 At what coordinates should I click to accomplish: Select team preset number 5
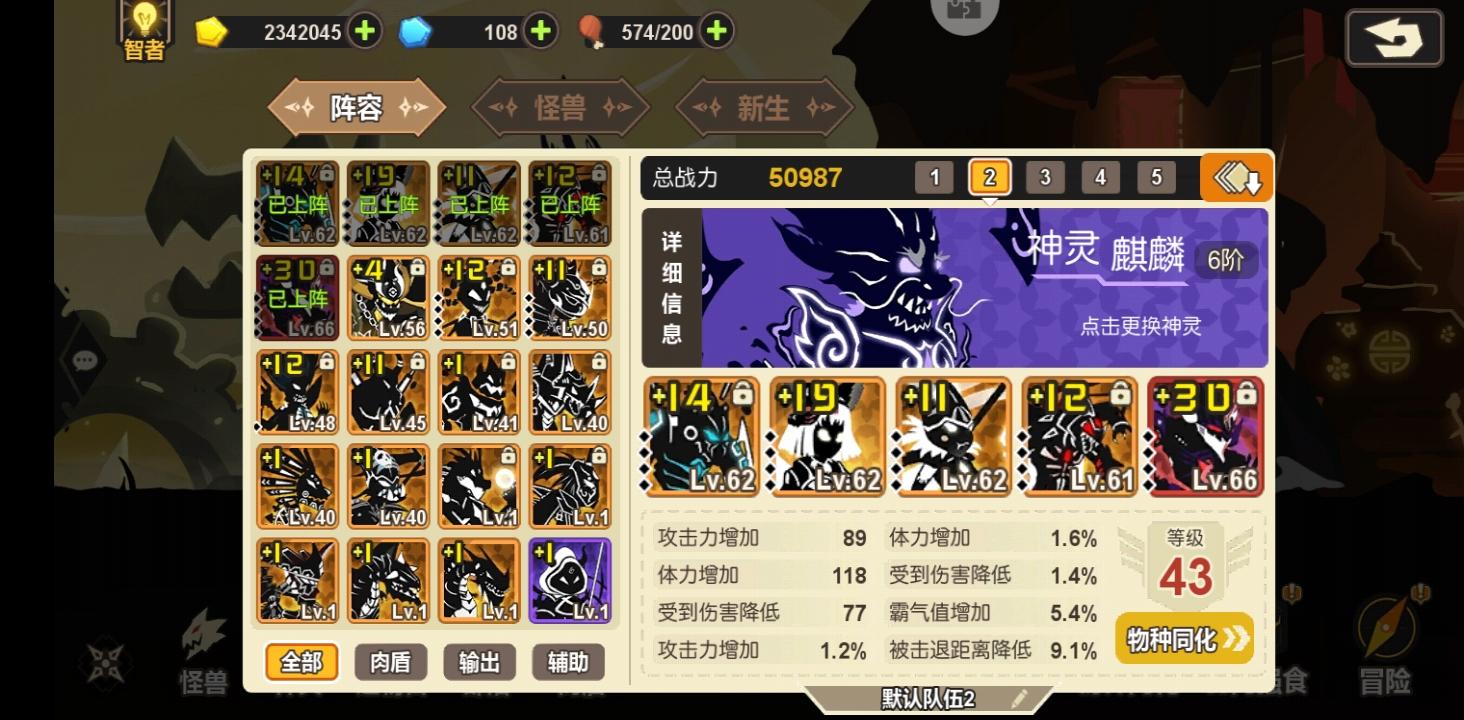tap(1156, 177)
